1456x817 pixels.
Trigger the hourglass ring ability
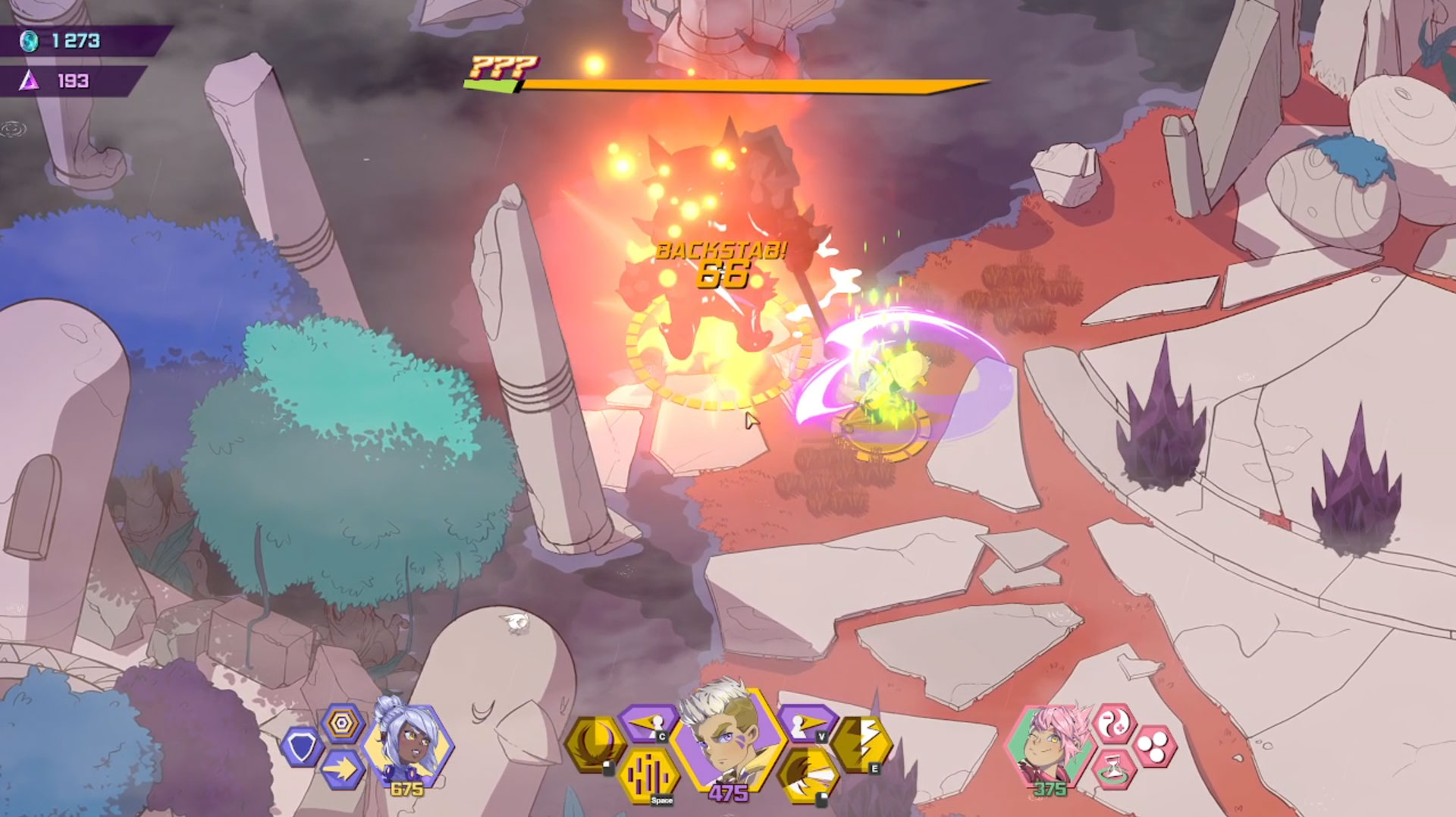click(1114, 768)
